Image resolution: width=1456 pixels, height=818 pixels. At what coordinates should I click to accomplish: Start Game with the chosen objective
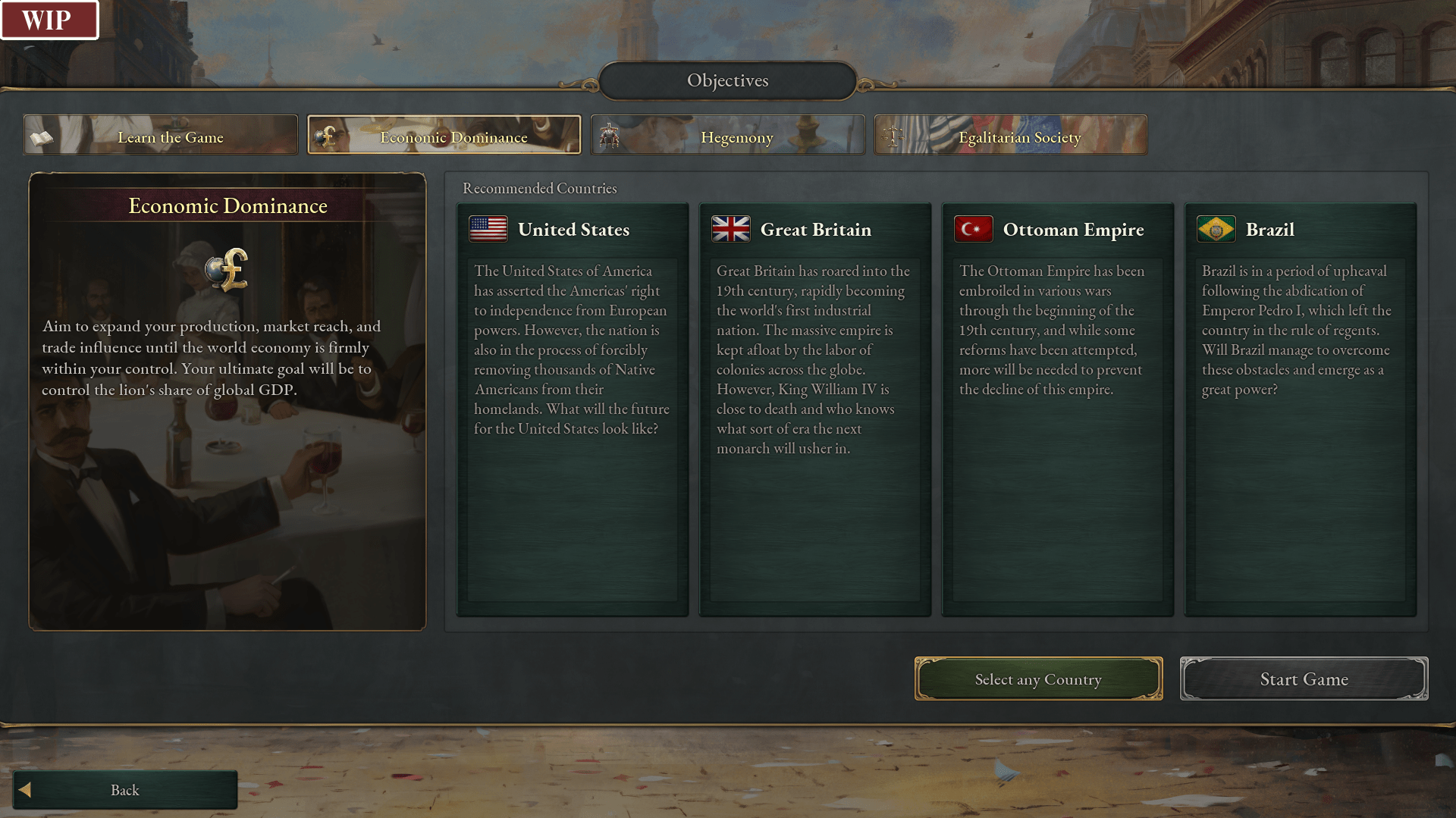[1304, 679]
